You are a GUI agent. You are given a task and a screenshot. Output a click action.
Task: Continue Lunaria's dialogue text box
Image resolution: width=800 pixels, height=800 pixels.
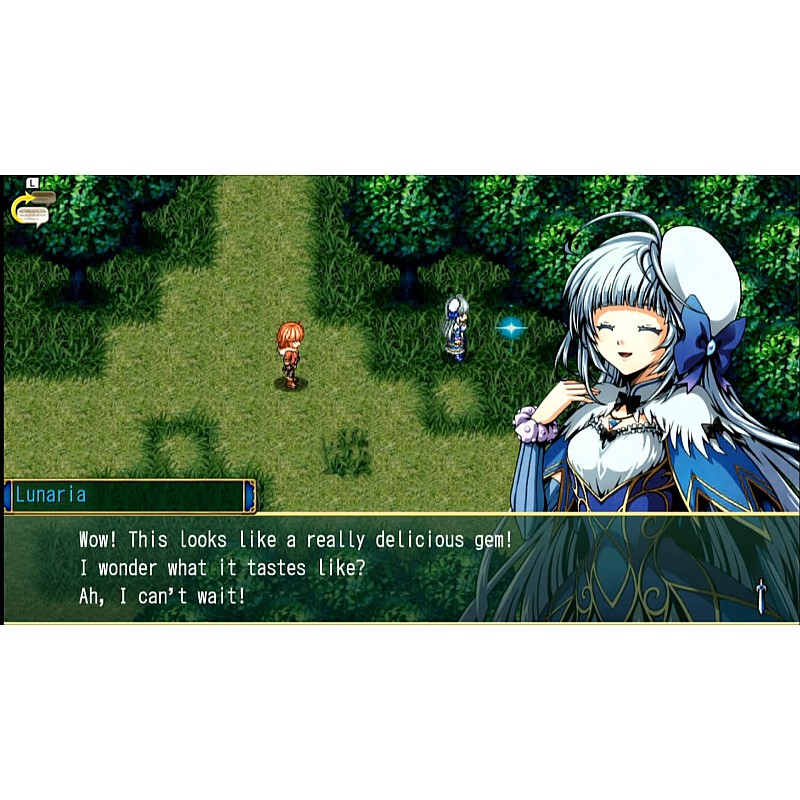pos(400,568)
